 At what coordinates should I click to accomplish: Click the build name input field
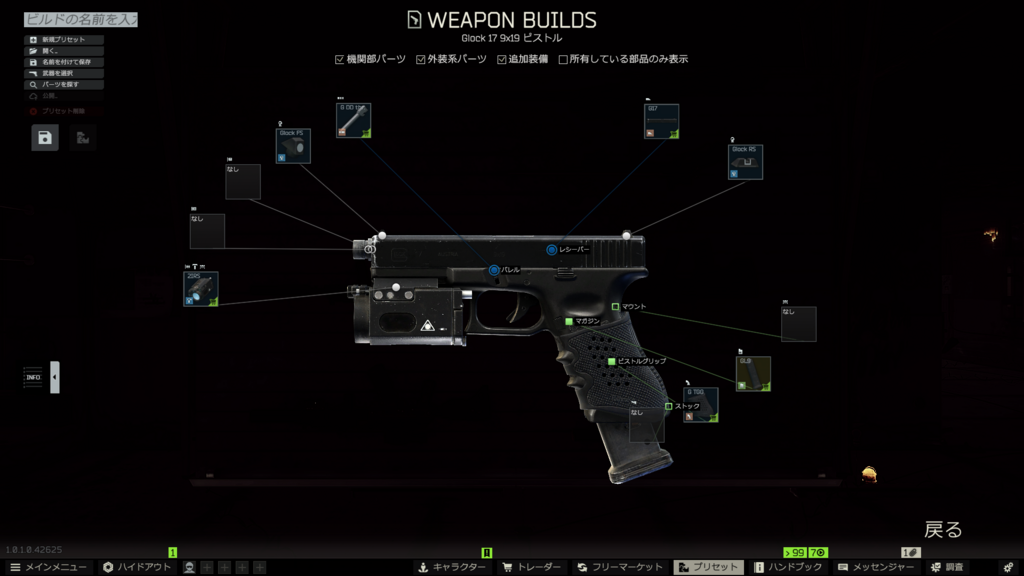coord(80,20)
